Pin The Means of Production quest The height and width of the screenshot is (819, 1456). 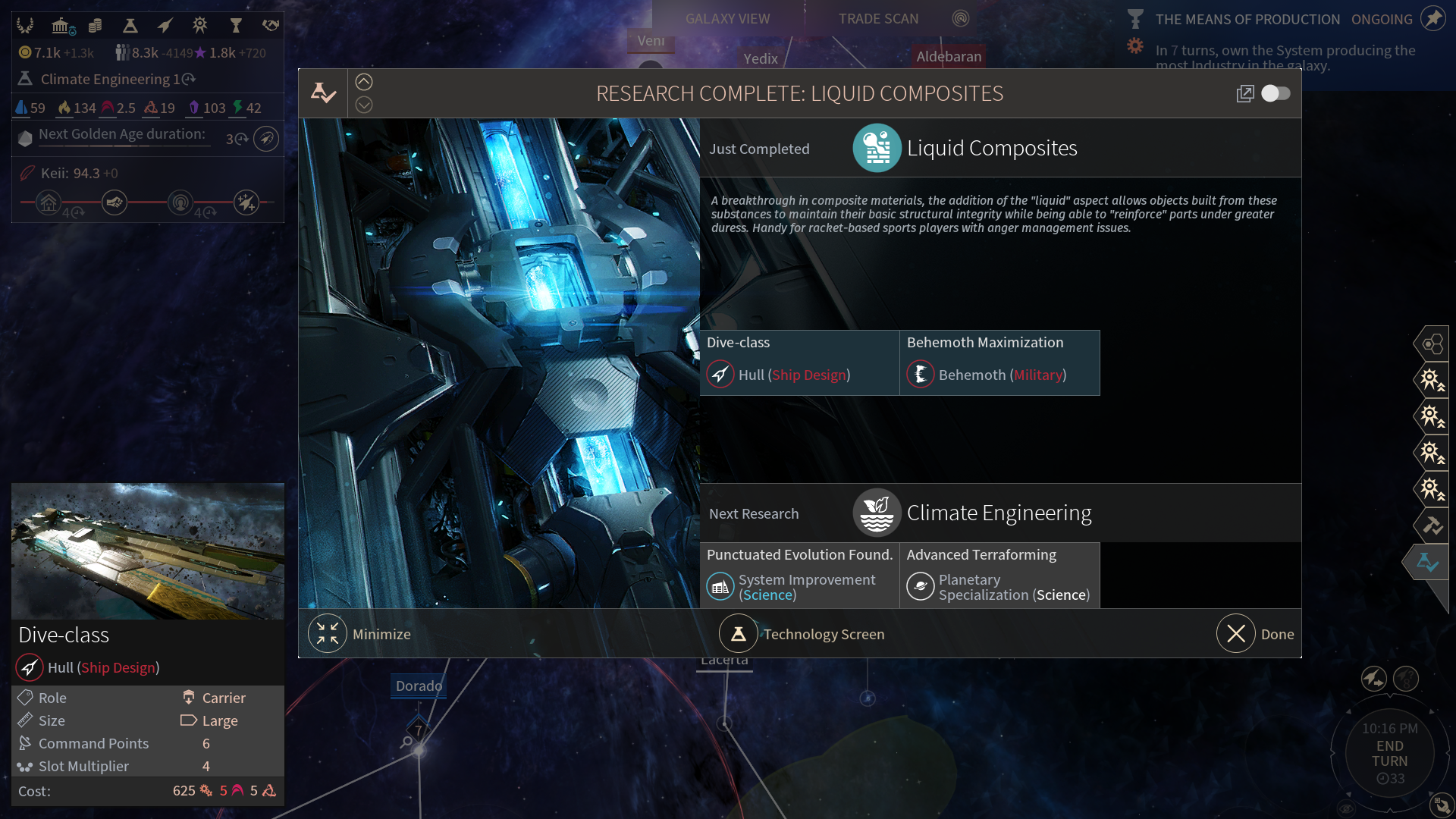[1432, 19]
